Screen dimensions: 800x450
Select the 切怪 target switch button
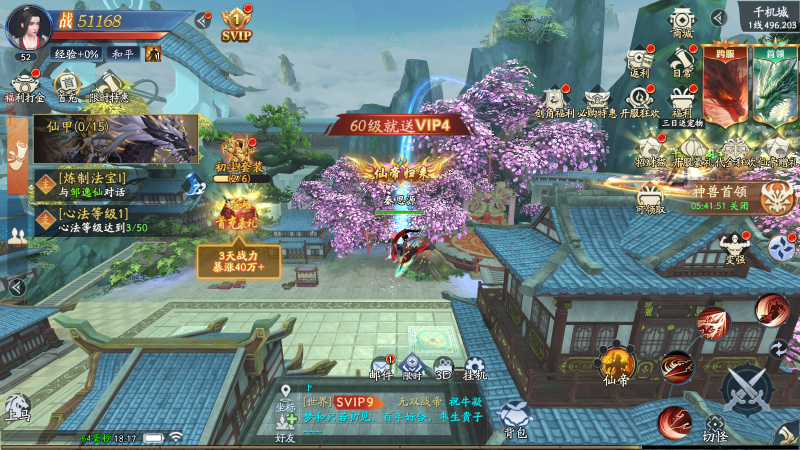click(x=715, y=429)
